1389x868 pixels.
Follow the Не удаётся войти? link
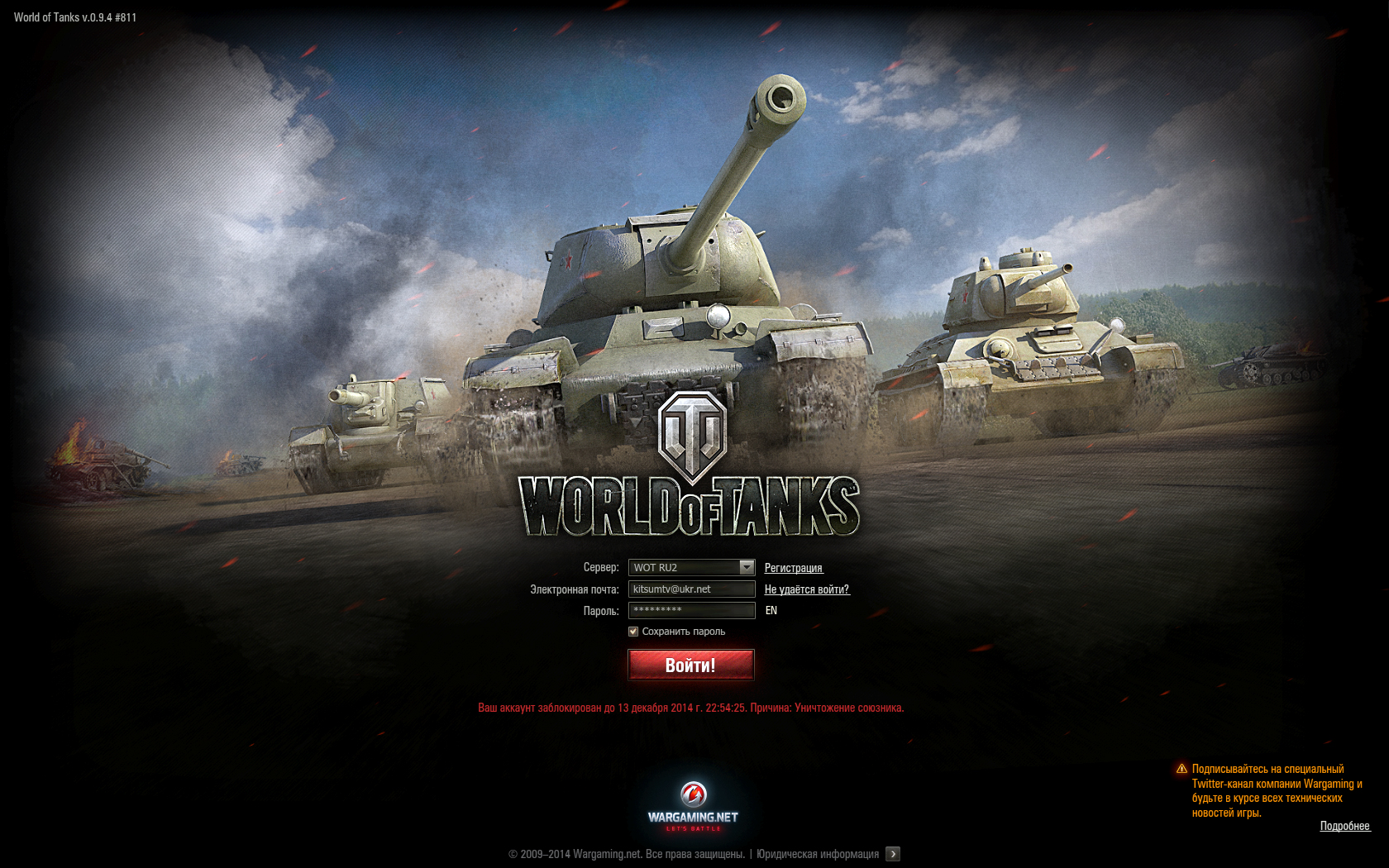click(806, 589)
